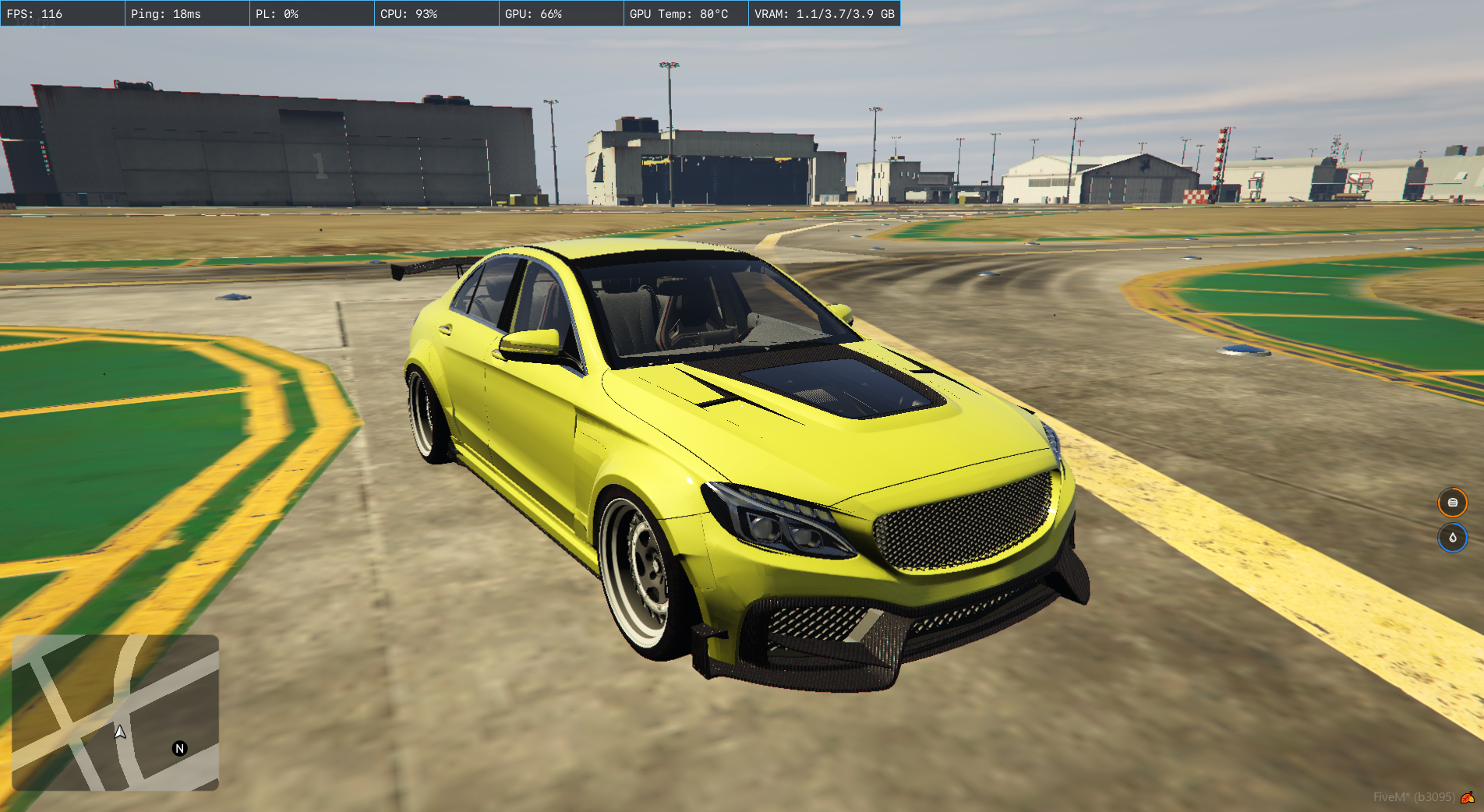Select the water drop thirst icon
The width and height of the screenshot is (1484, 812).
pyautogui.click(x=1452, y=538)
